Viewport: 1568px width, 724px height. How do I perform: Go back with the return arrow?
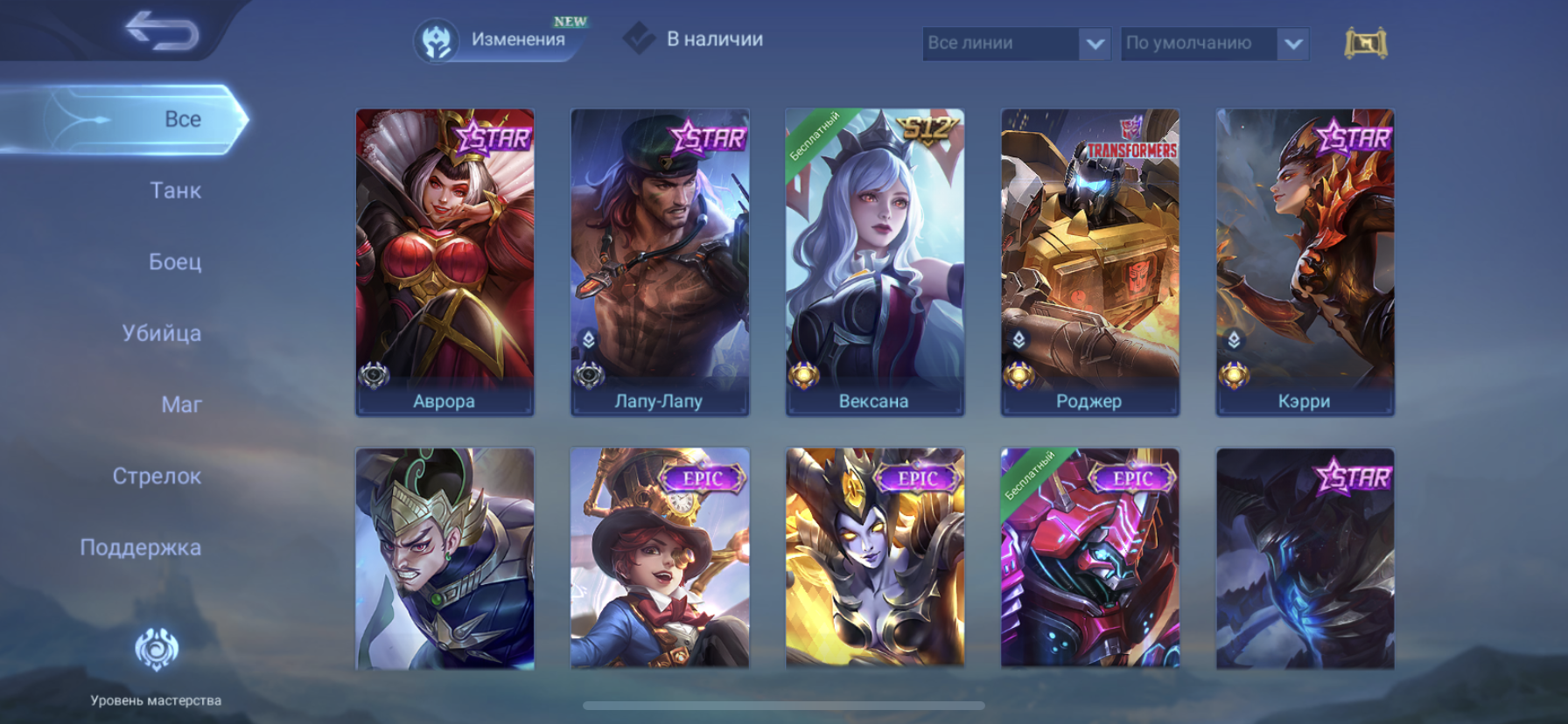click(x=161, y=31)
